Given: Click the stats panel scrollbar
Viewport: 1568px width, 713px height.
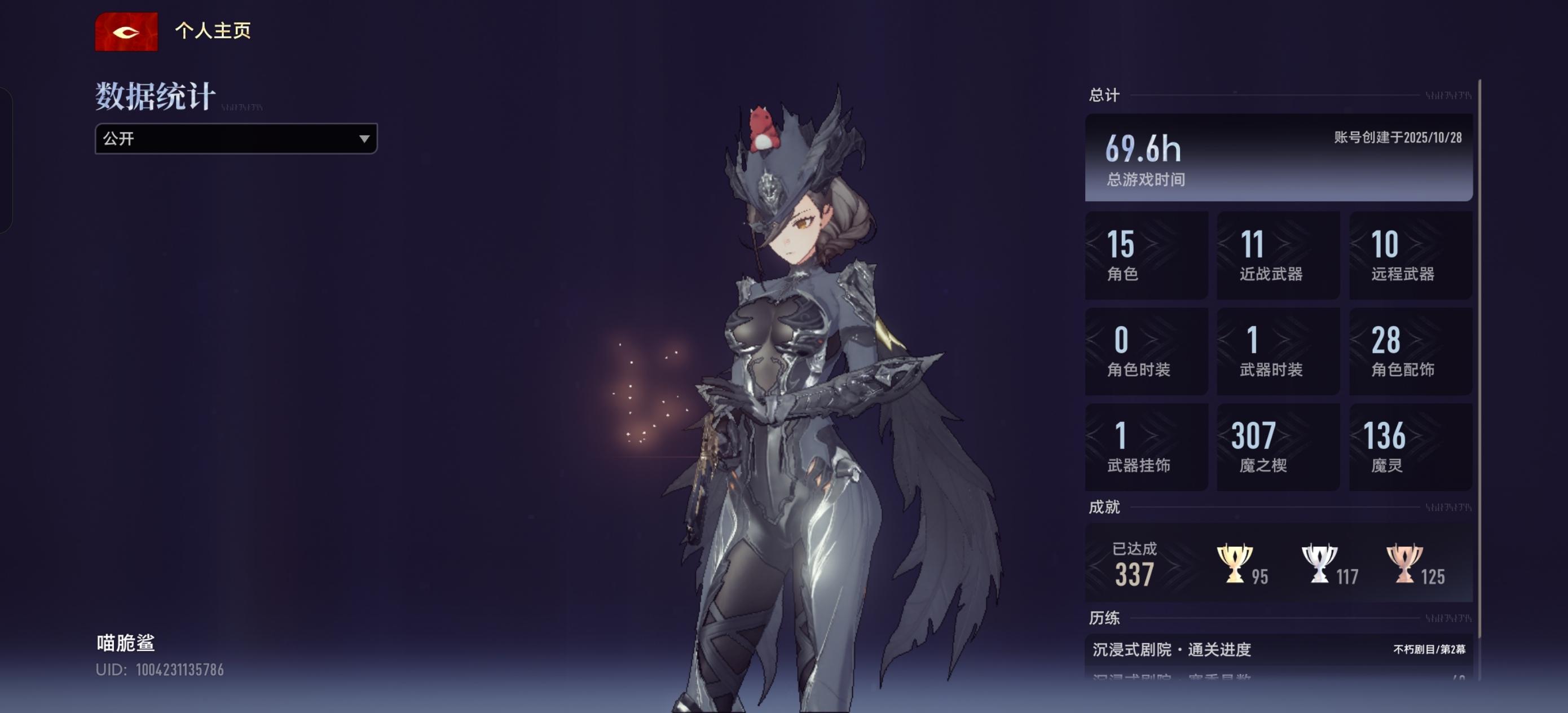Looking at the screenshot, I should point(1479,366).
